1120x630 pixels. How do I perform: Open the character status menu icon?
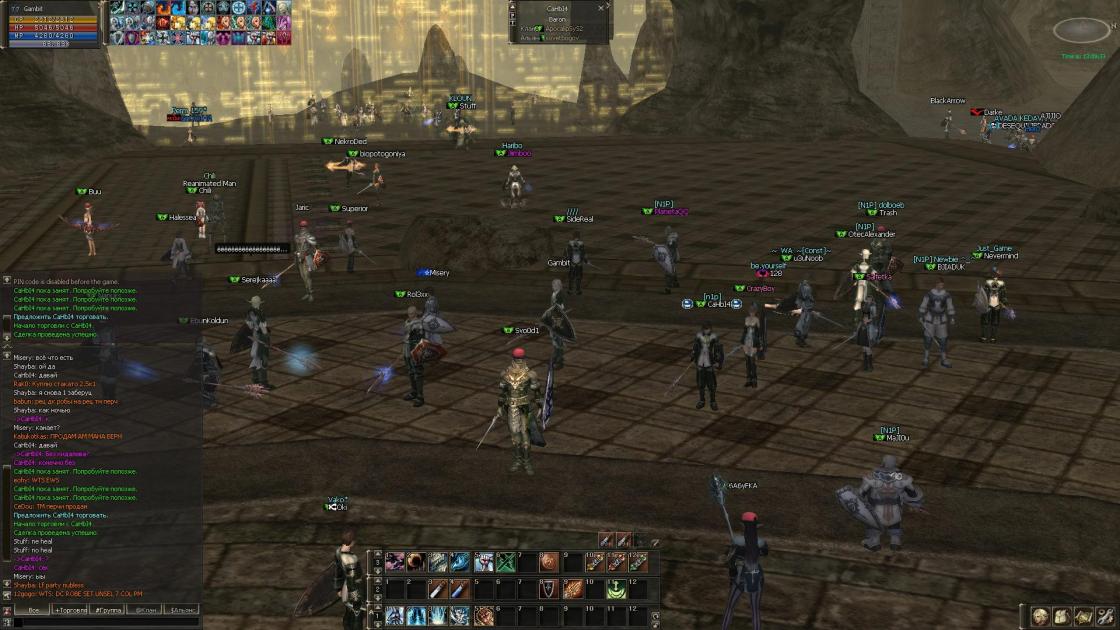click(x=1040, y=617)
